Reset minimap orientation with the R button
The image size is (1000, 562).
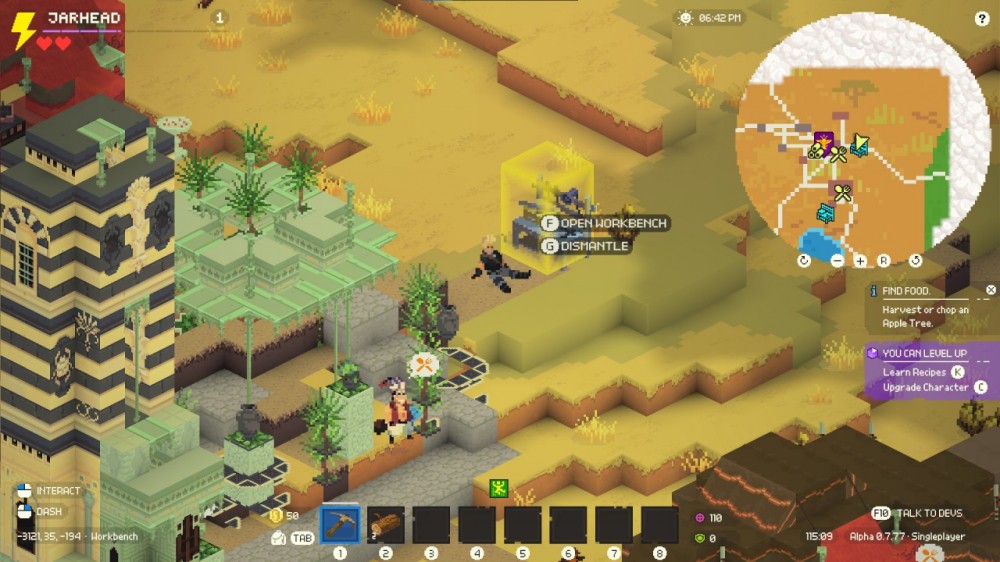pos(884,261)
